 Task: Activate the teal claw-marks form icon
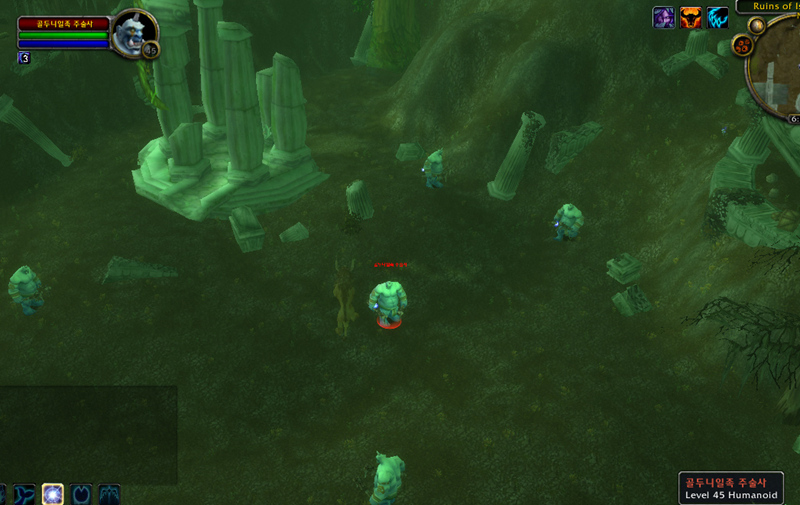(x=109, y=494)
